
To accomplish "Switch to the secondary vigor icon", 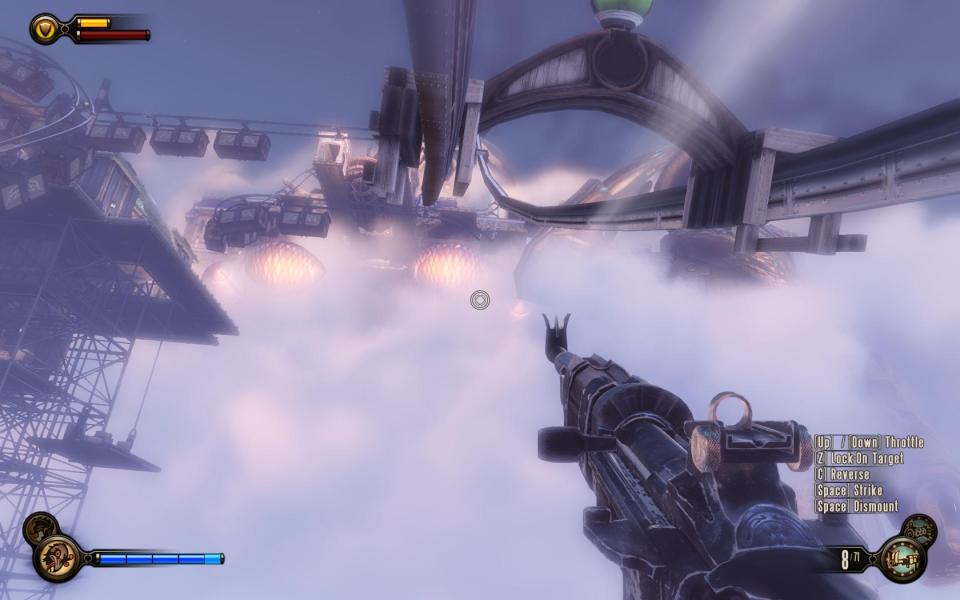I will [40, 527].
